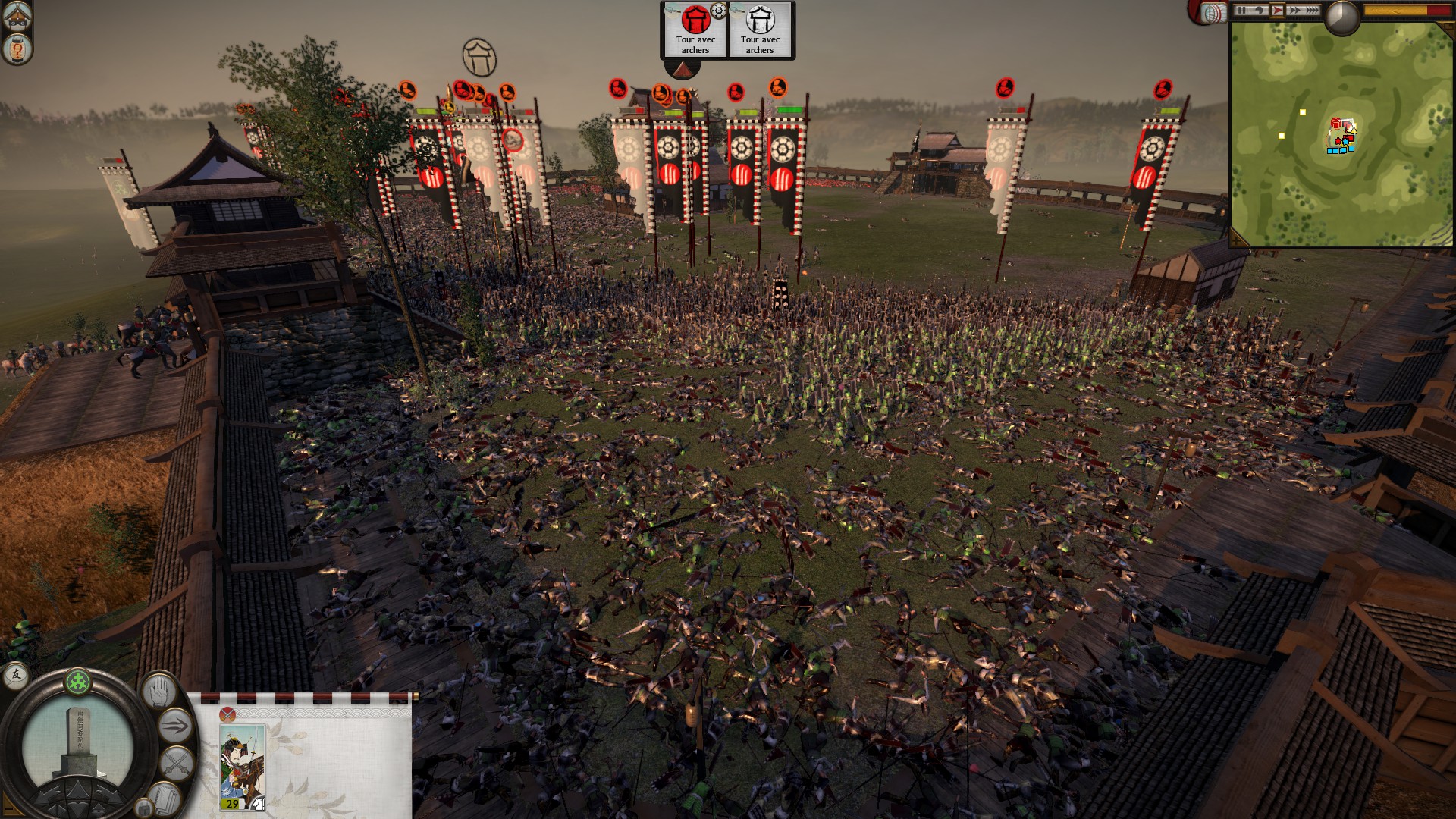Viewport: 1456px width, 819px height.
Task: Select the white Tour avec archers tower icon
Action: (760, 20)
